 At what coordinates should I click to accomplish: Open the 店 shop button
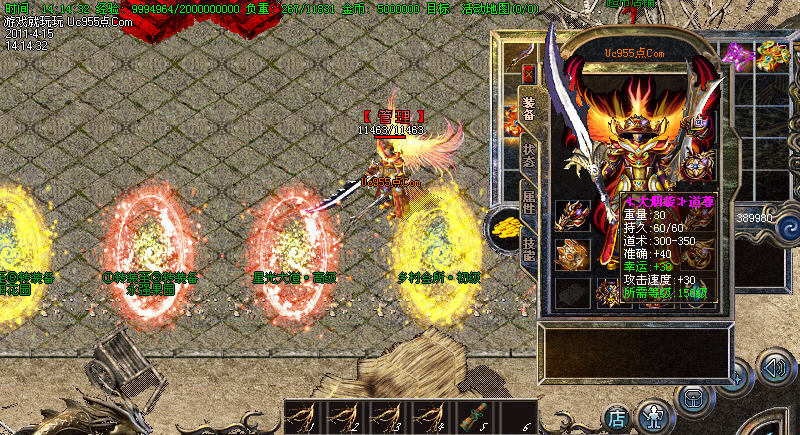618,415
